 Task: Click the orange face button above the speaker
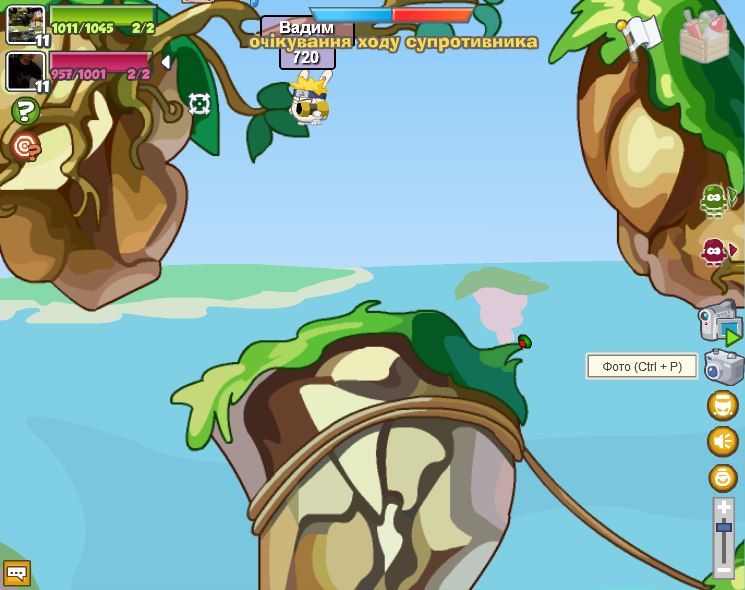coord(722,405)
